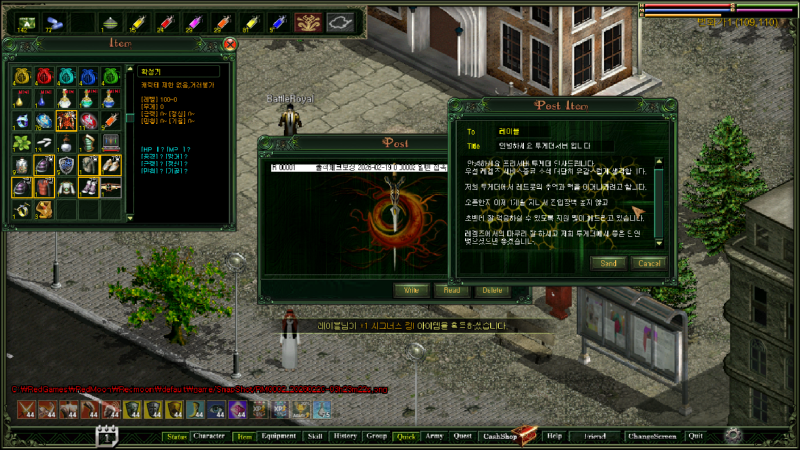
Task: Open the Quest menu
Action: coord(462,436)
